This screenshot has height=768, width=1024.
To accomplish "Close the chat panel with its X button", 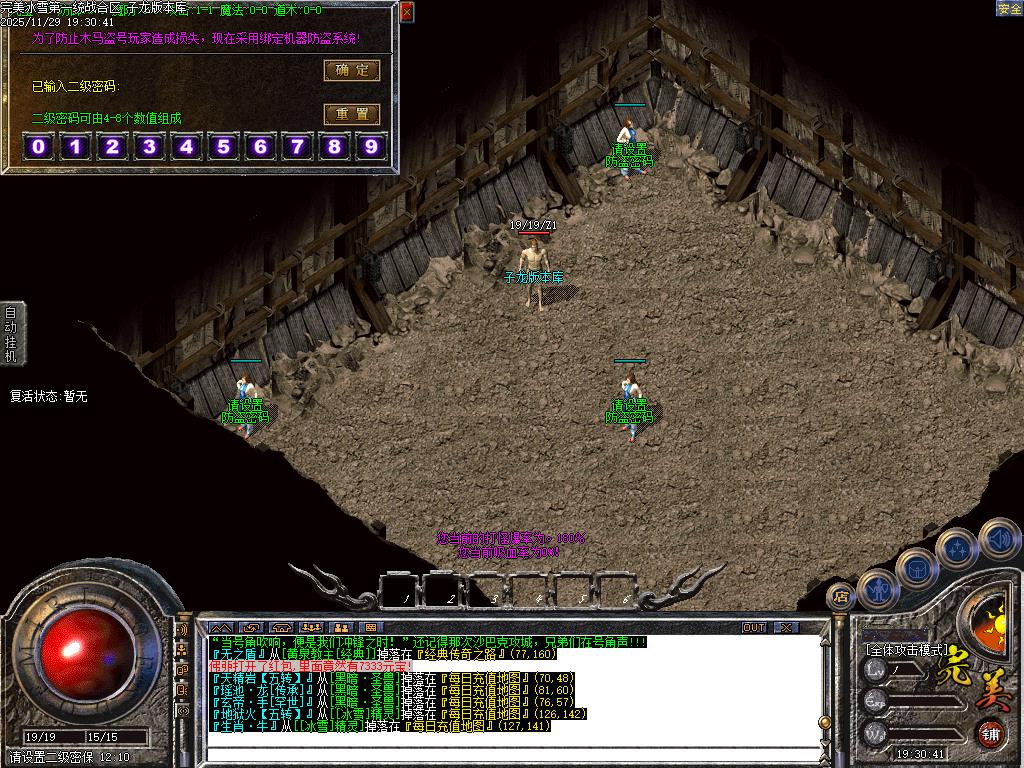I will tap(787, 628).
